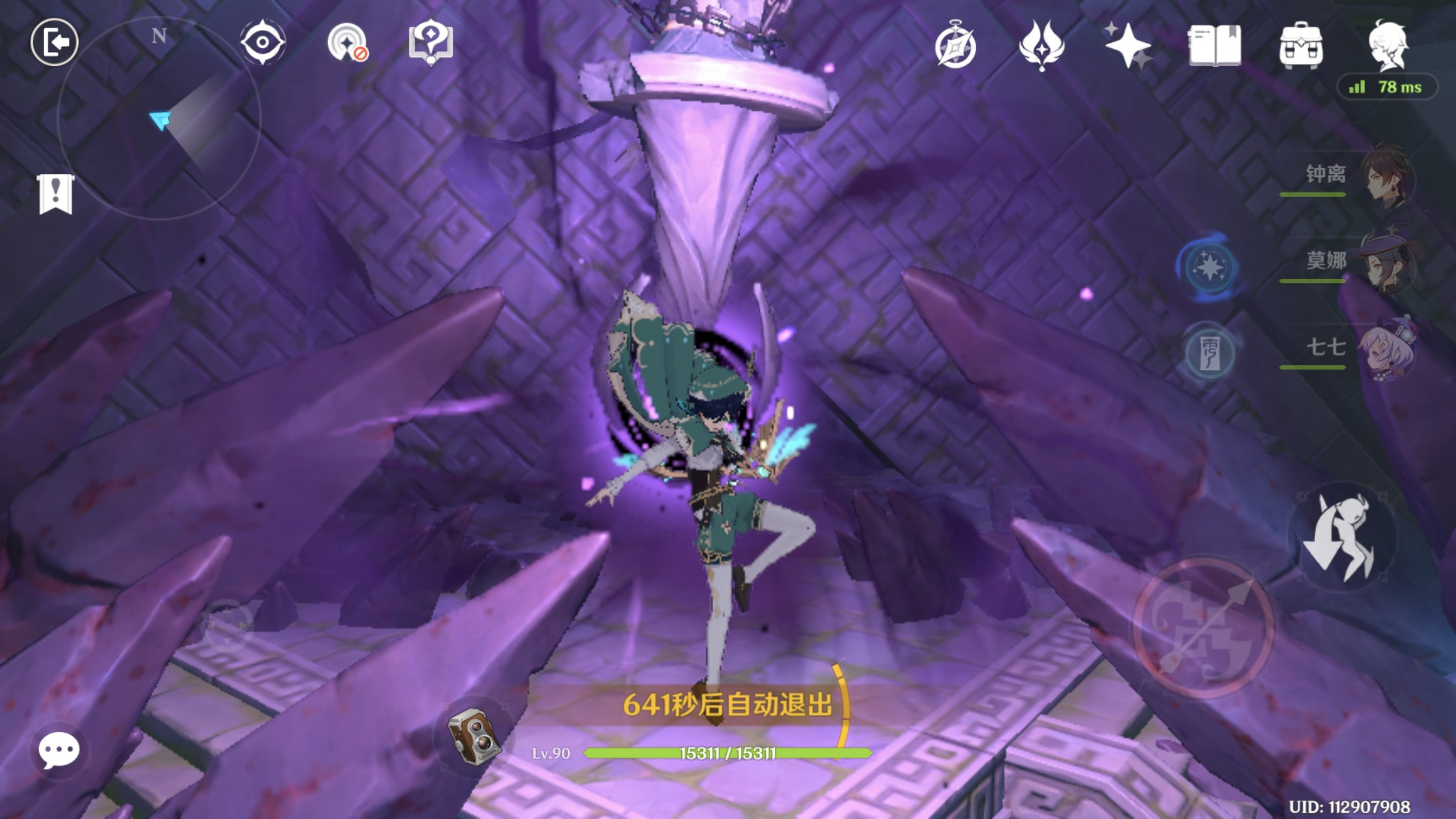1456x819 pixels.
Task: Open the backpack inventory
Action: click(1301, 46)
